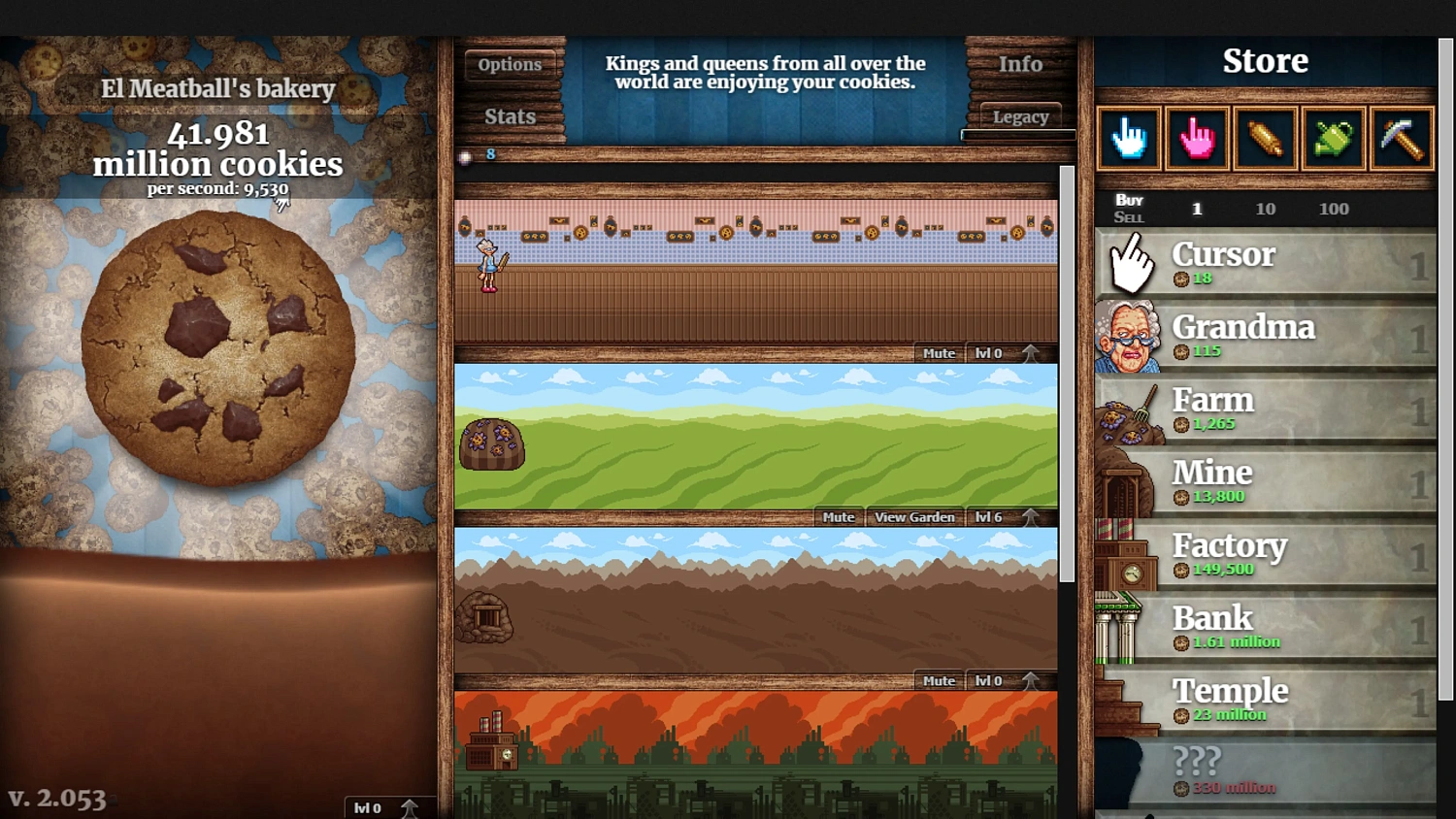Click the level up arrow beside Garden lvl 6
Screen dimensions: 1456x819
point(1031,517)
